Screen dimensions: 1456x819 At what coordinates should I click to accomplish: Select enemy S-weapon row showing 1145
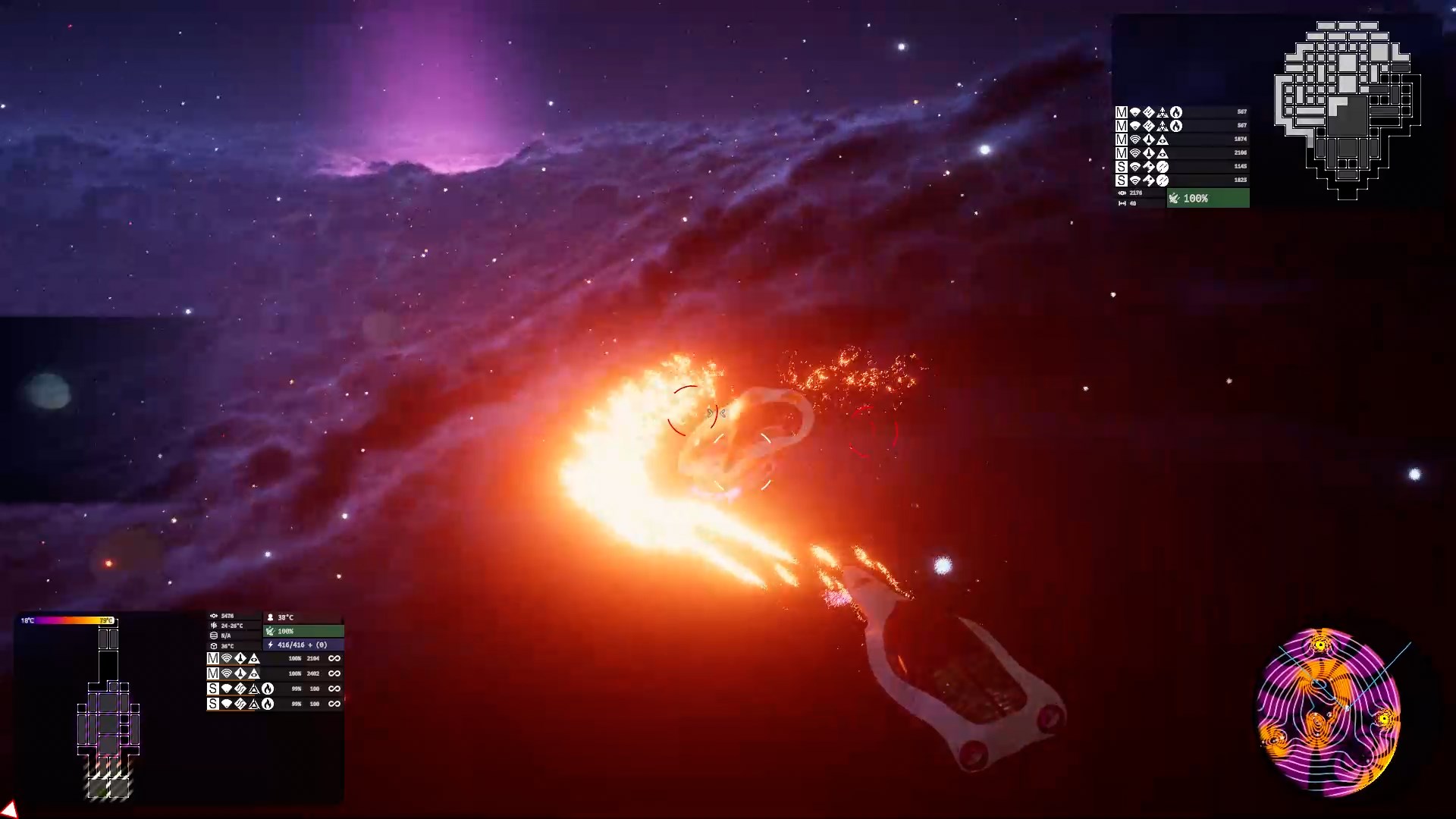coord(1181,167)
